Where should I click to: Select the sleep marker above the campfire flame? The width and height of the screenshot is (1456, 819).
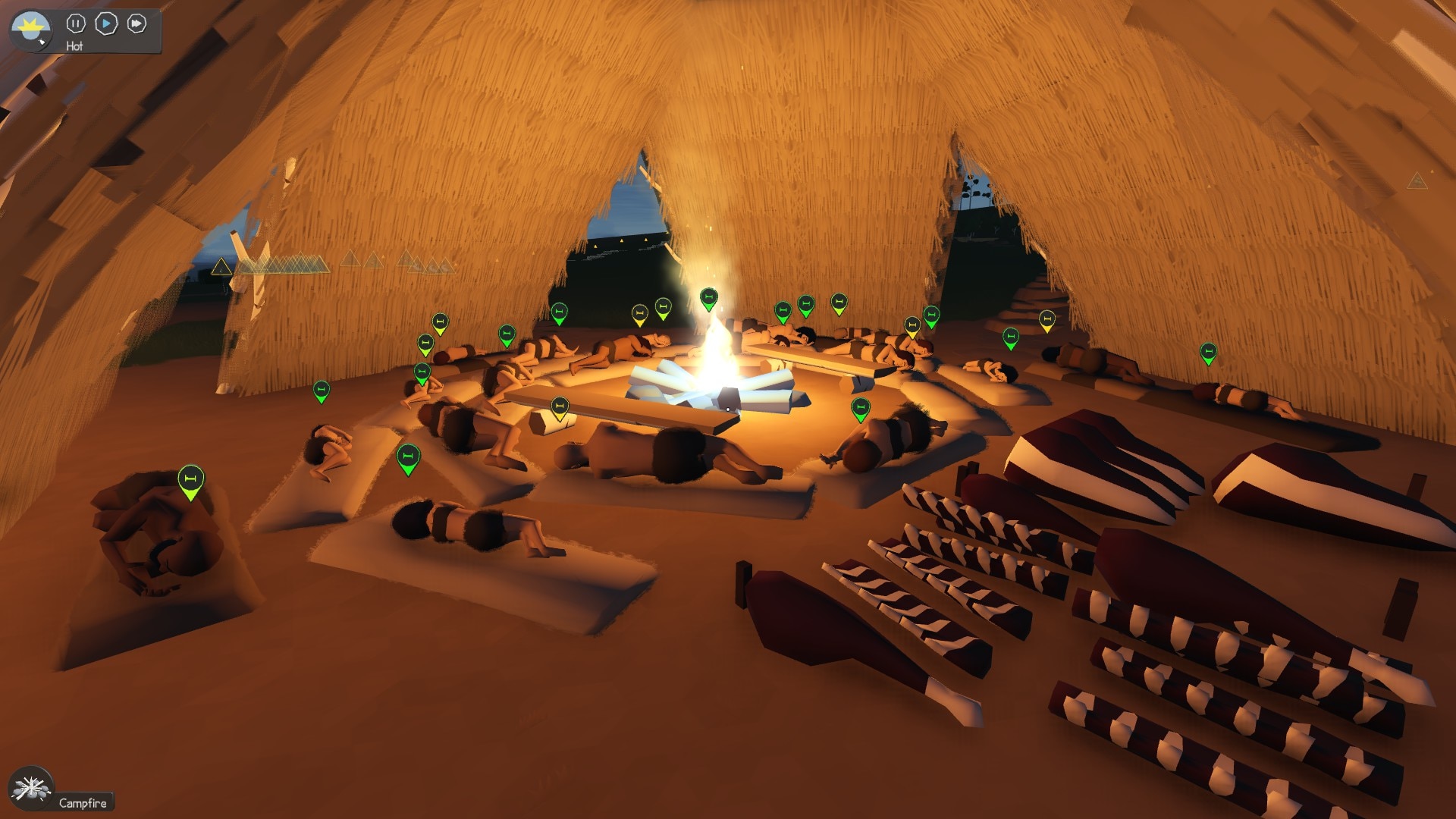coord(708,298)
